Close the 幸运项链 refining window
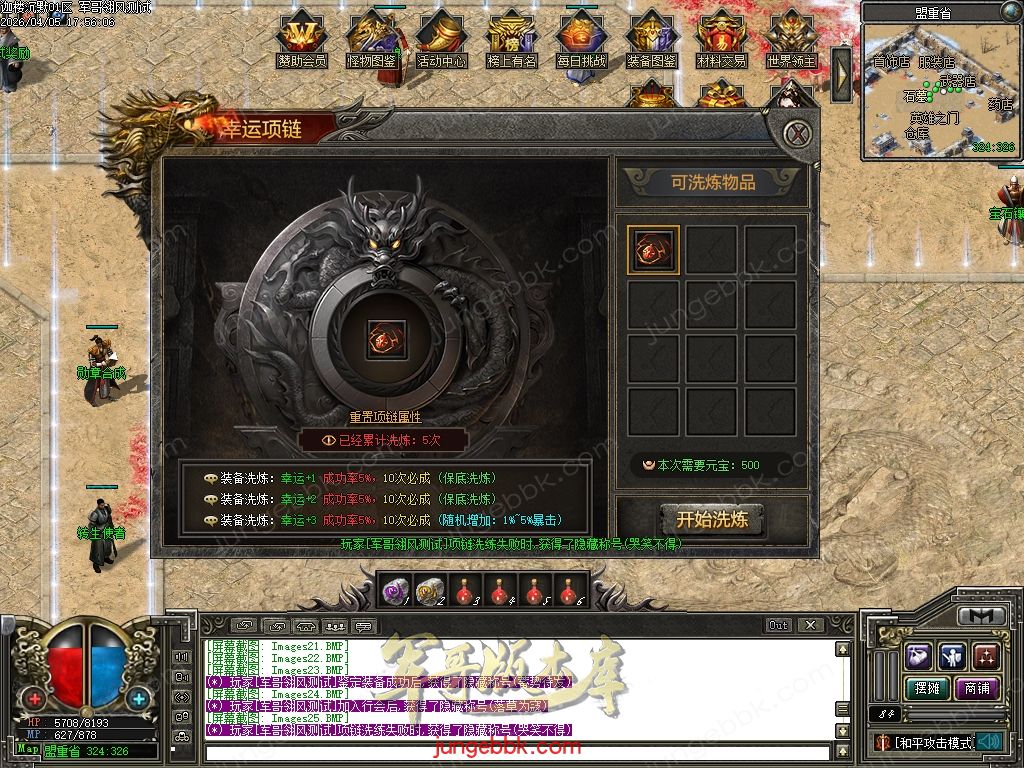The width and height of the screenshot is (1024, 768). (796, 133)
